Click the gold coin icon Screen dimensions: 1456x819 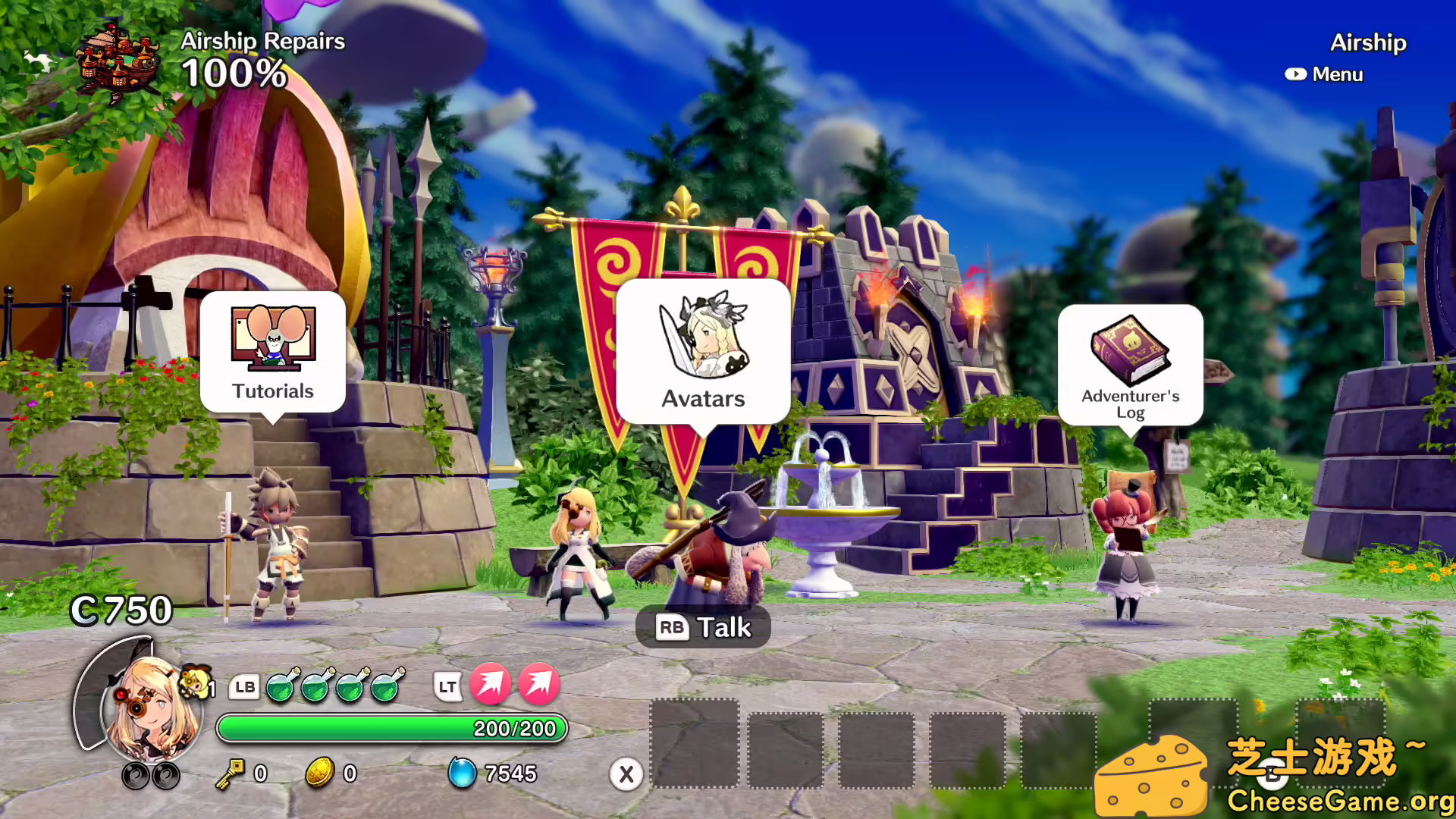point(319,773)
